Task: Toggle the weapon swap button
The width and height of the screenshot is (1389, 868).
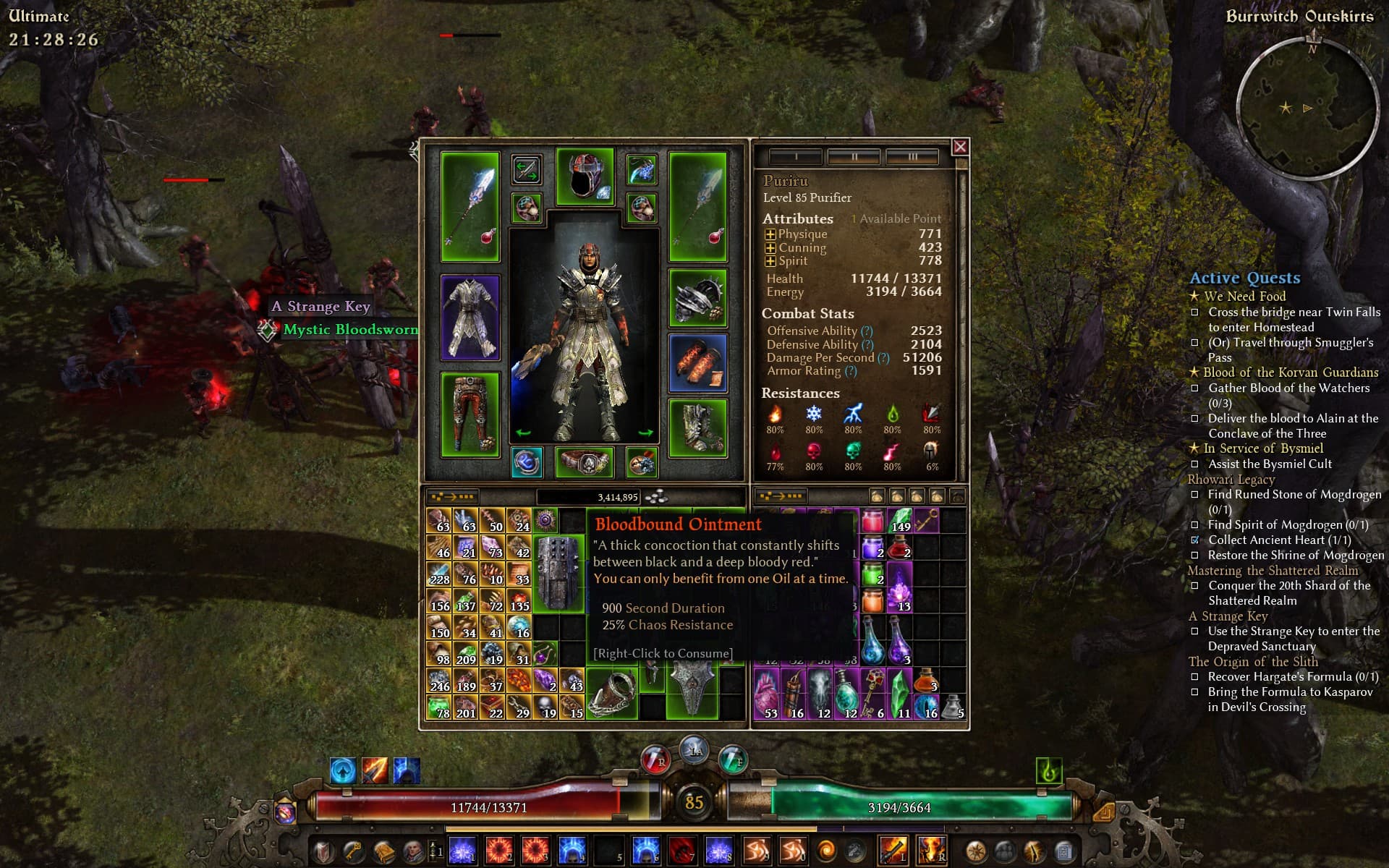Action: [526, 171]
